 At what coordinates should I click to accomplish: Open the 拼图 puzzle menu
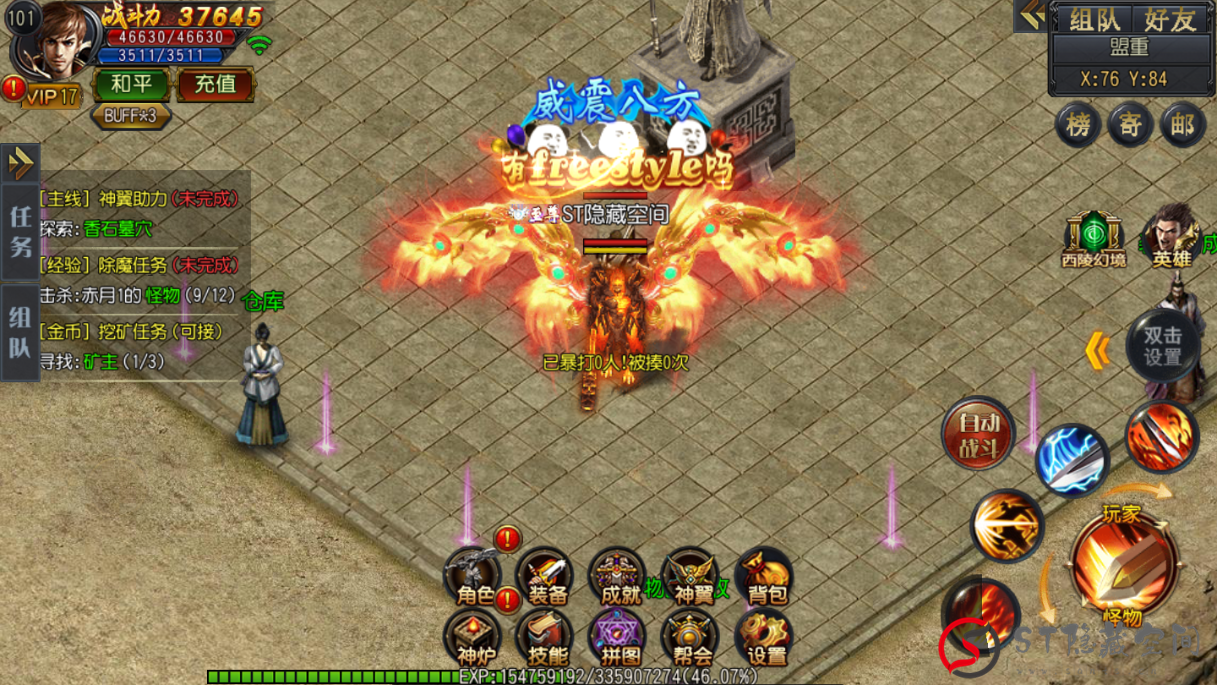click(619, 640)
